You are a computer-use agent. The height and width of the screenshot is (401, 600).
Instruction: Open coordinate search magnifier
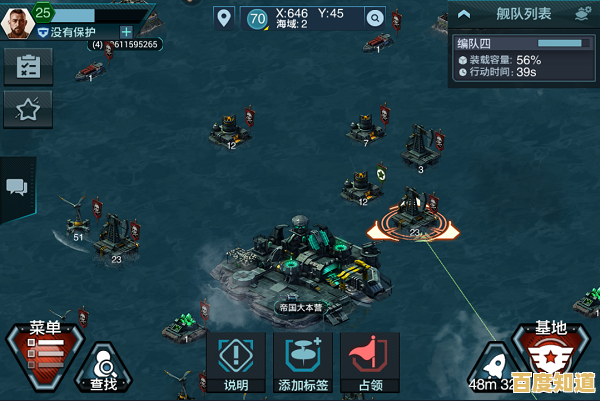375,18
